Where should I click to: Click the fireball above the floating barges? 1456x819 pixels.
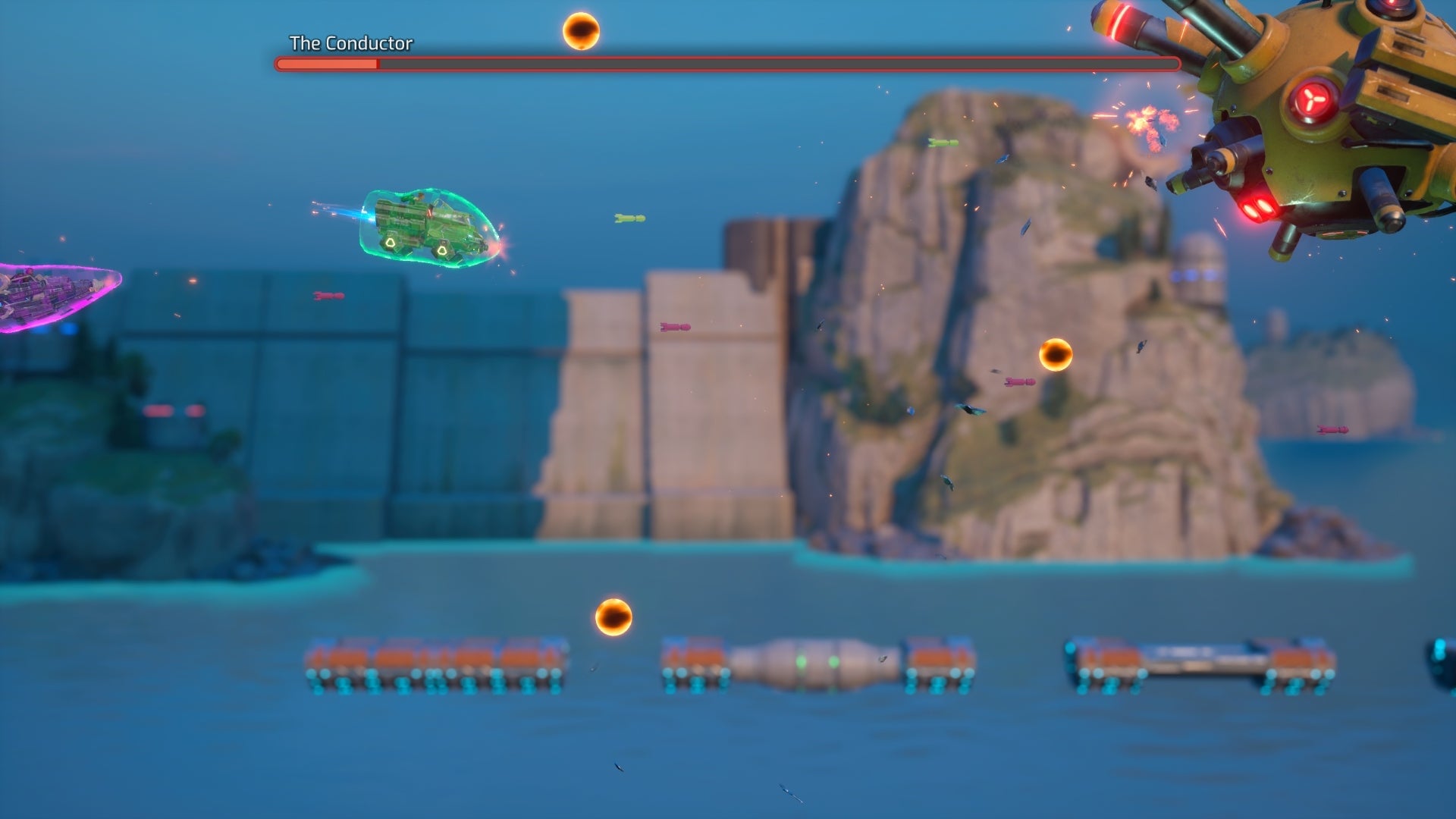point(613,614)
